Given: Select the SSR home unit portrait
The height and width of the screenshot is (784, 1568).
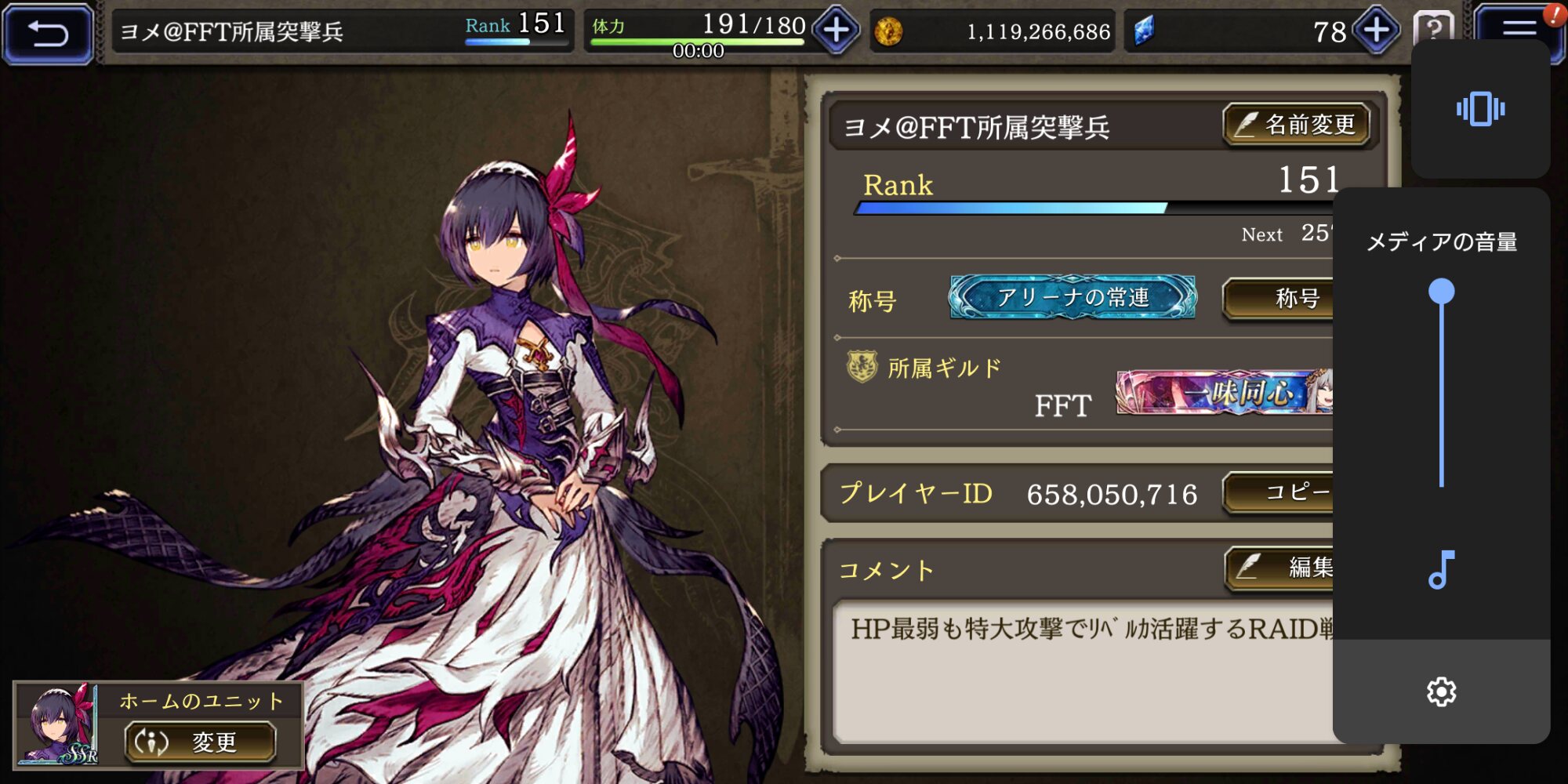Looking at the screenshot, I should [x=58, y=724].
